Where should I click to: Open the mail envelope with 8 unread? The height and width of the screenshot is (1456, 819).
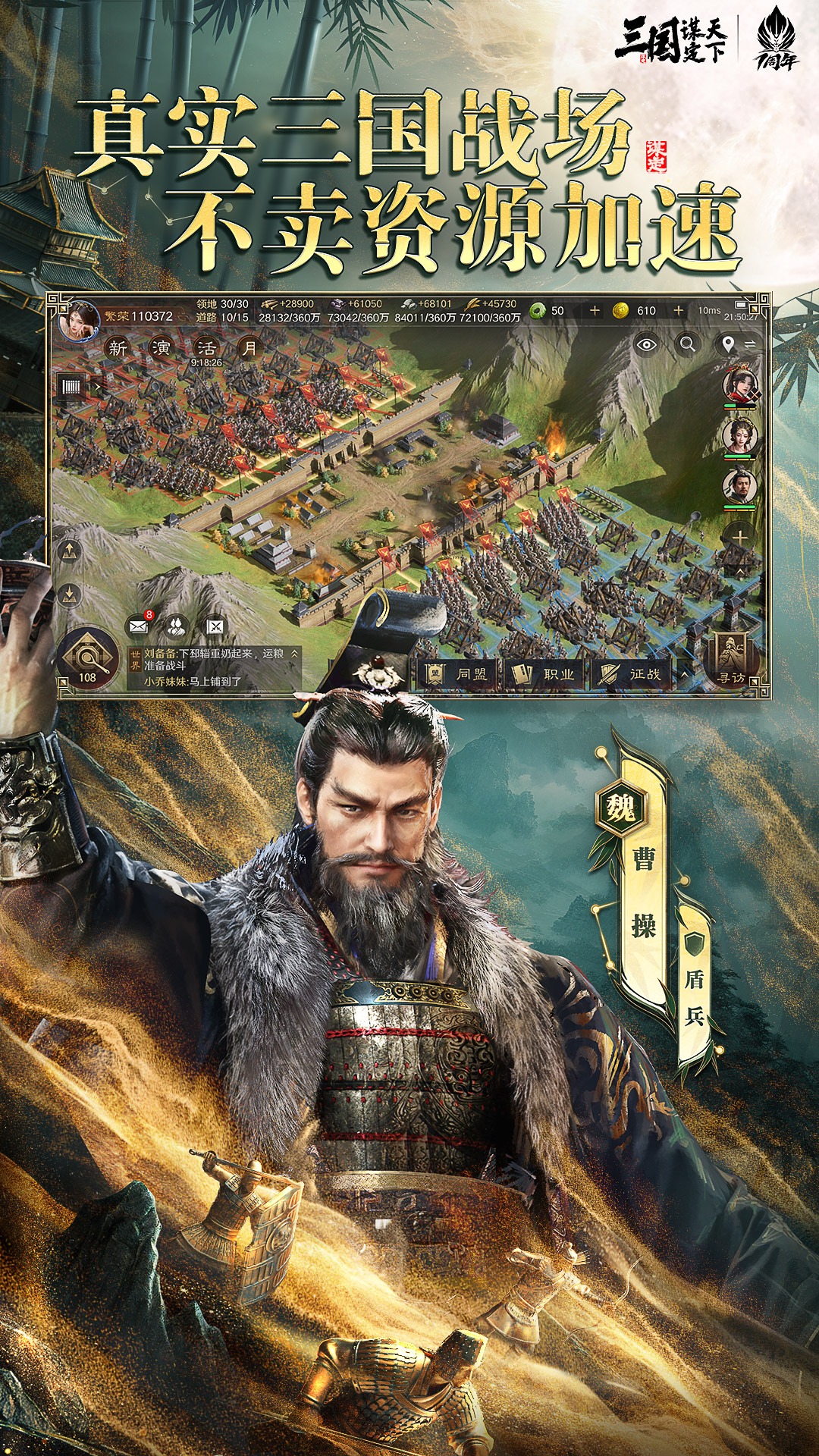(138, 626)
